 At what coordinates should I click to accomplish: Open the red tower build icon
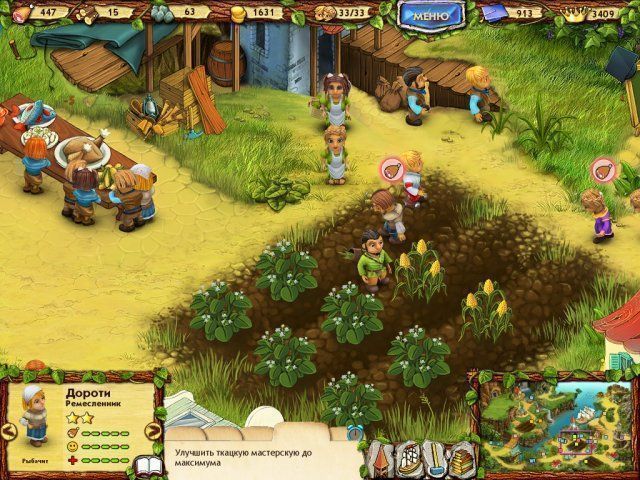(x=379, y=457)
